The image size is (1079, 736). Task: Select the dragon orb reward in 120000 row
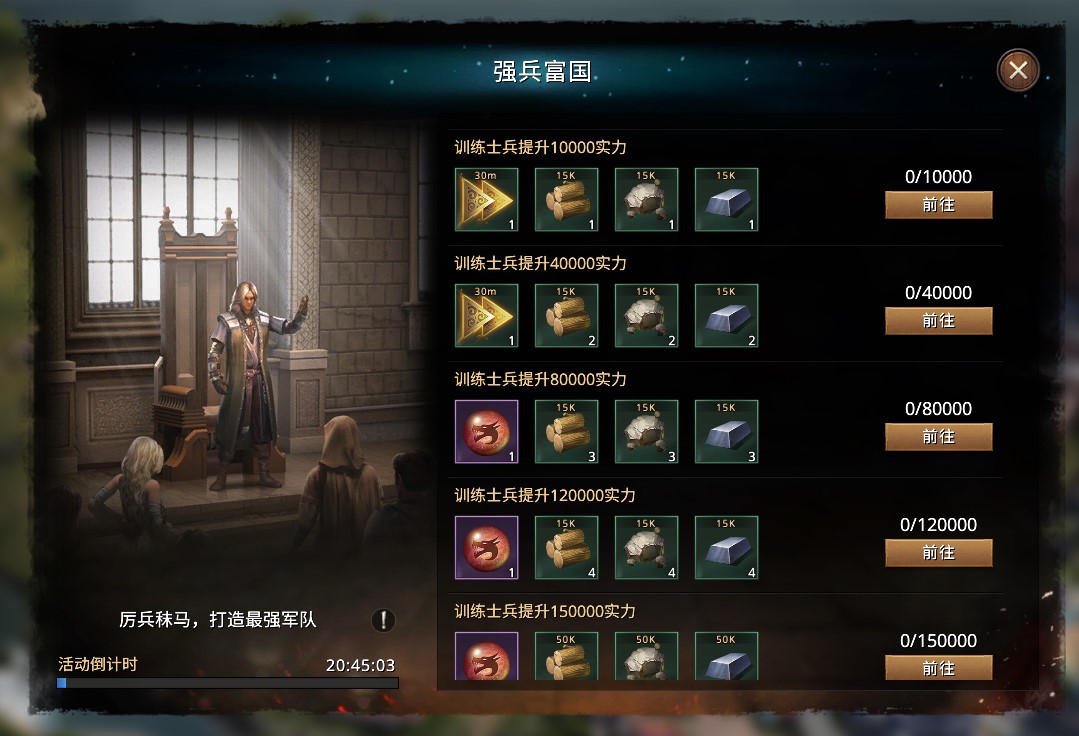tap(486, 548)
